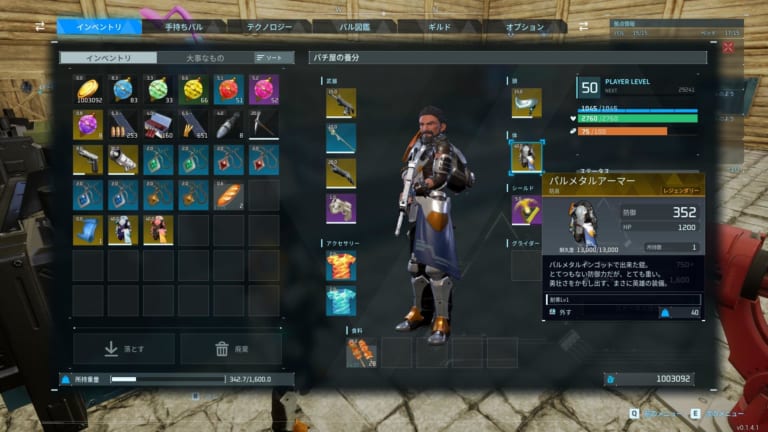This screenshot has width=768, height=432.
Task: Select the equipped helmet slot
Action: coord(526,103)
